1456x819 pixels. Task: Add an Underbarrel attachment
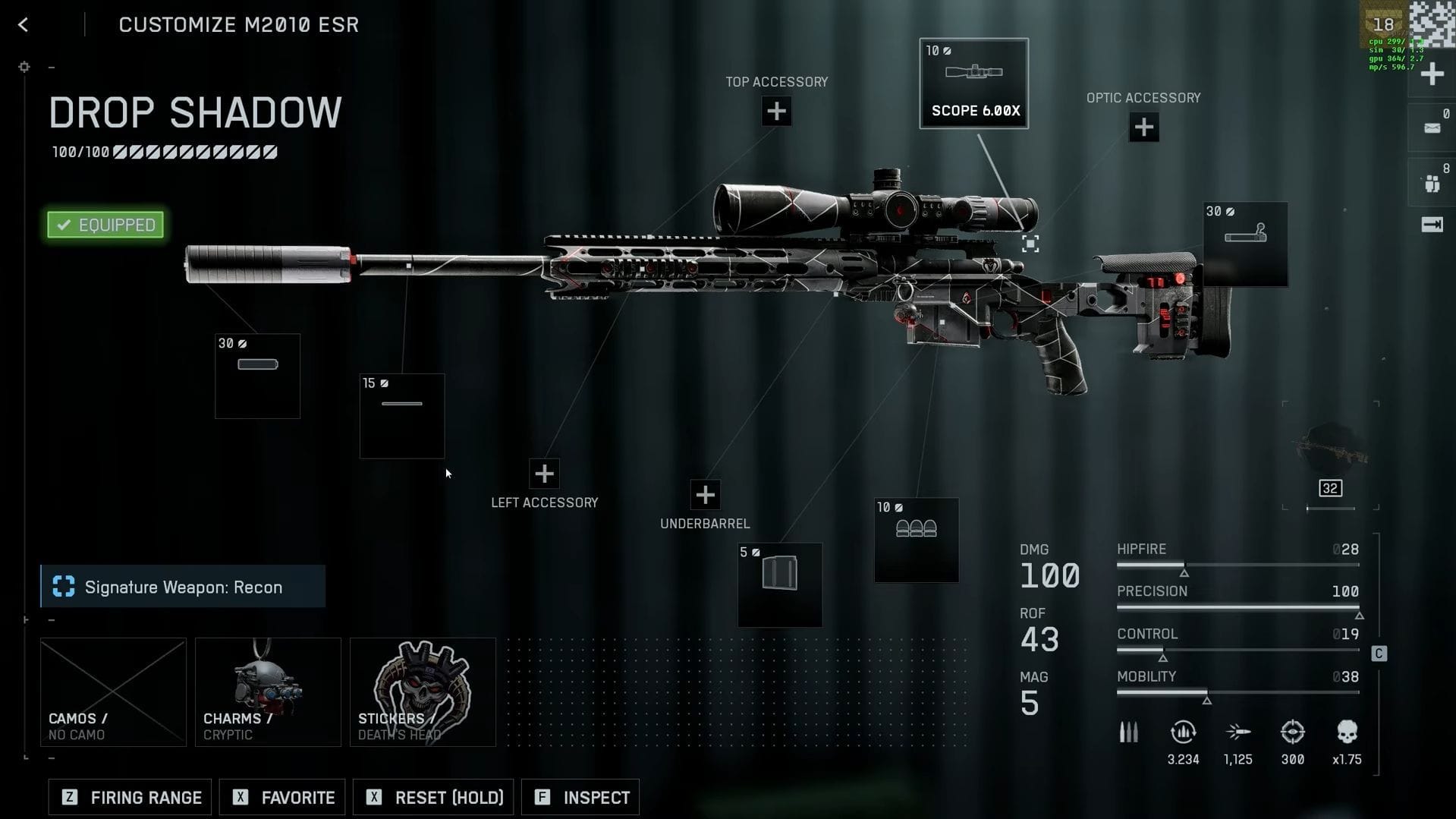[705, 495]
